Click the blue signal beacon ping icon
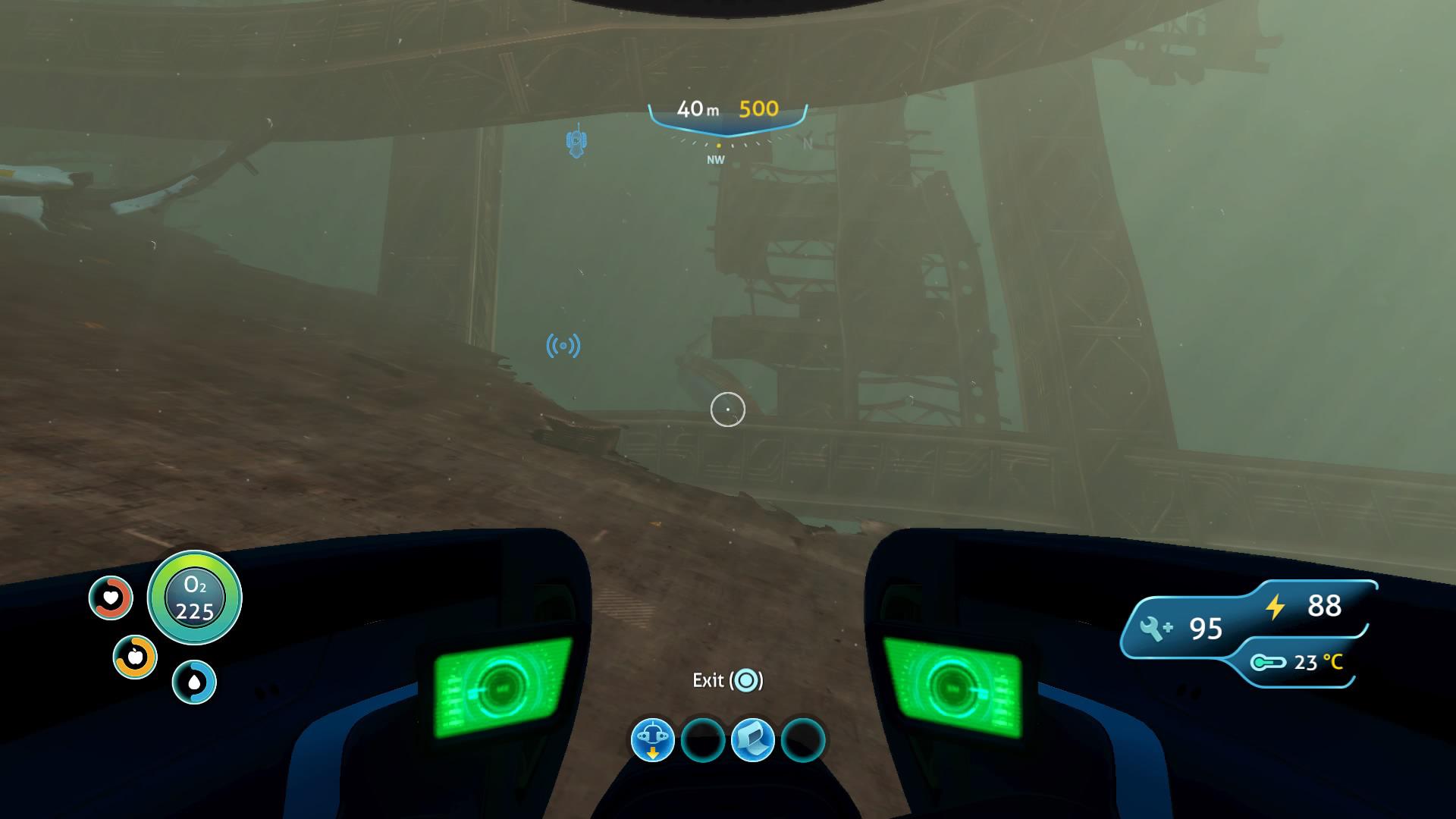 coord(563,344)
